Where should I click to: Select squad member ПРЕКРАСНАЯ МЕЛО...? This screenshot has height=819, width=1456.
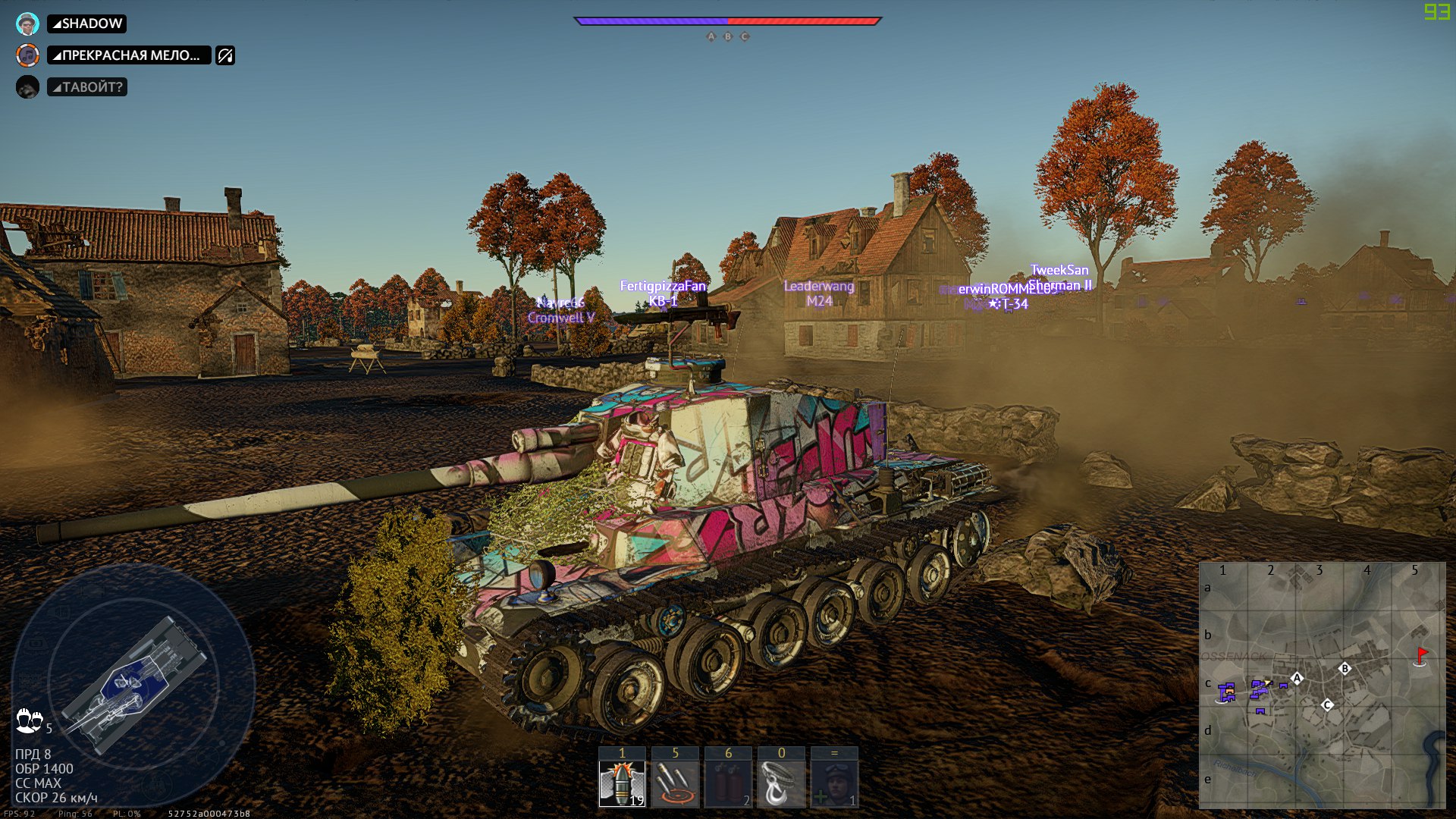(130, 55)
